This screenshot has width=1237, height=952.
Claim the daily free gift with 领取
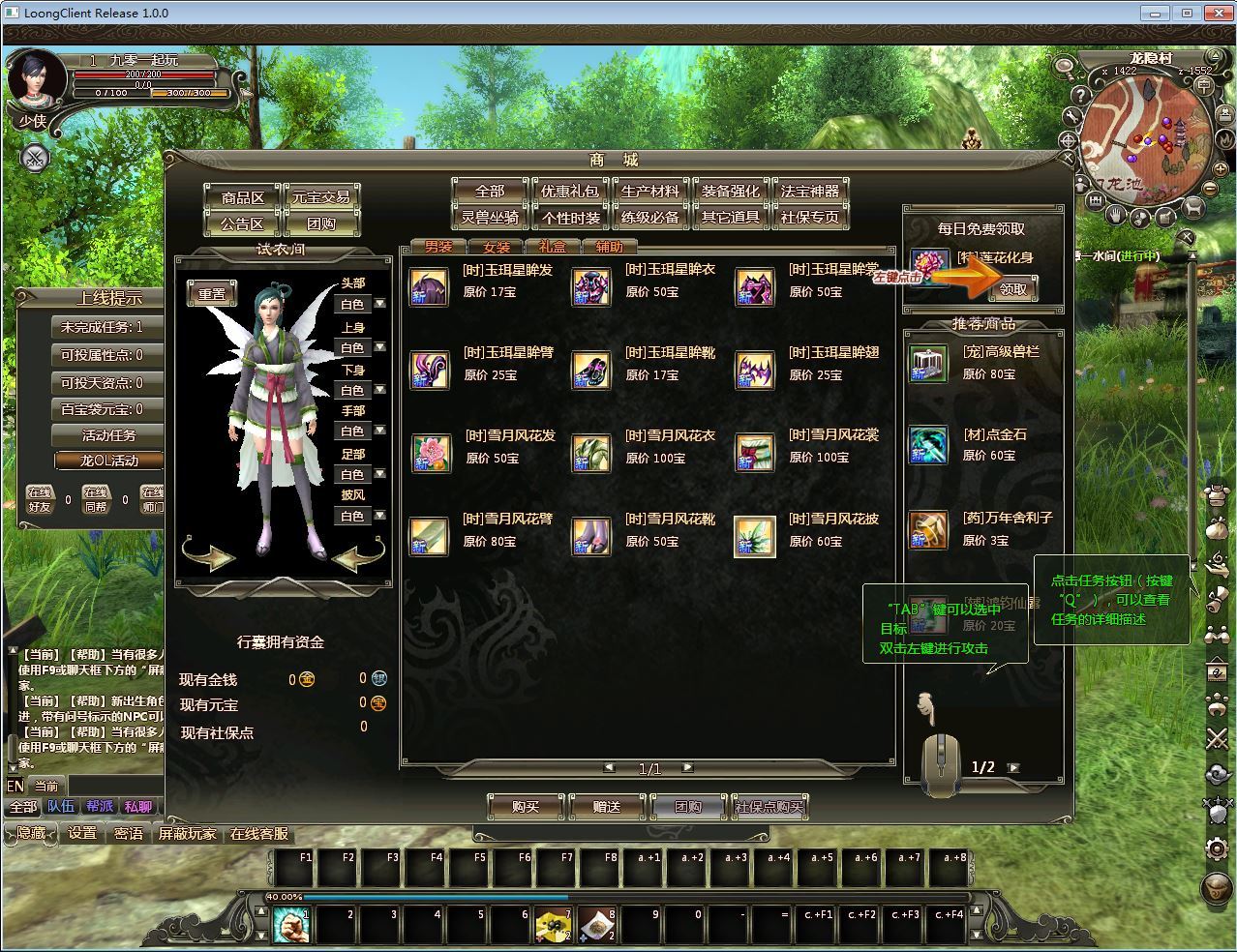pyautogui.click(x=1012, y=288)
